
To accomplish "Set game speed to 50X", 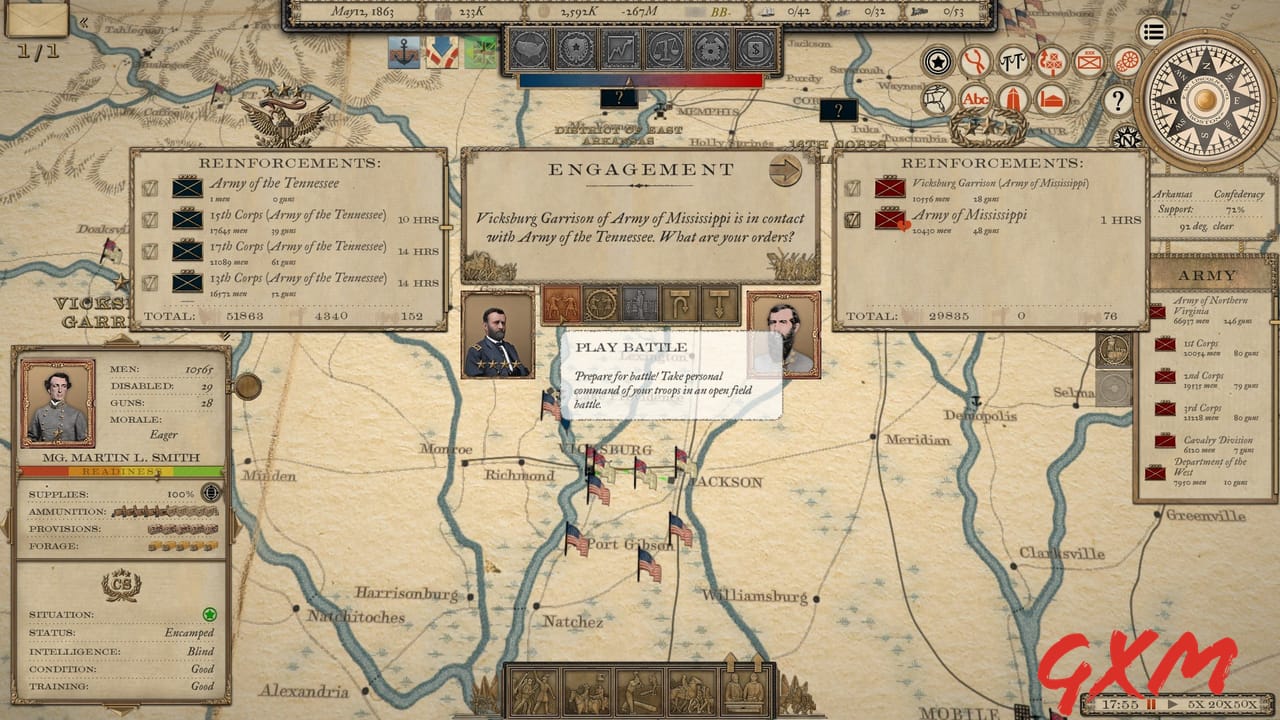I will (1248, 703).
